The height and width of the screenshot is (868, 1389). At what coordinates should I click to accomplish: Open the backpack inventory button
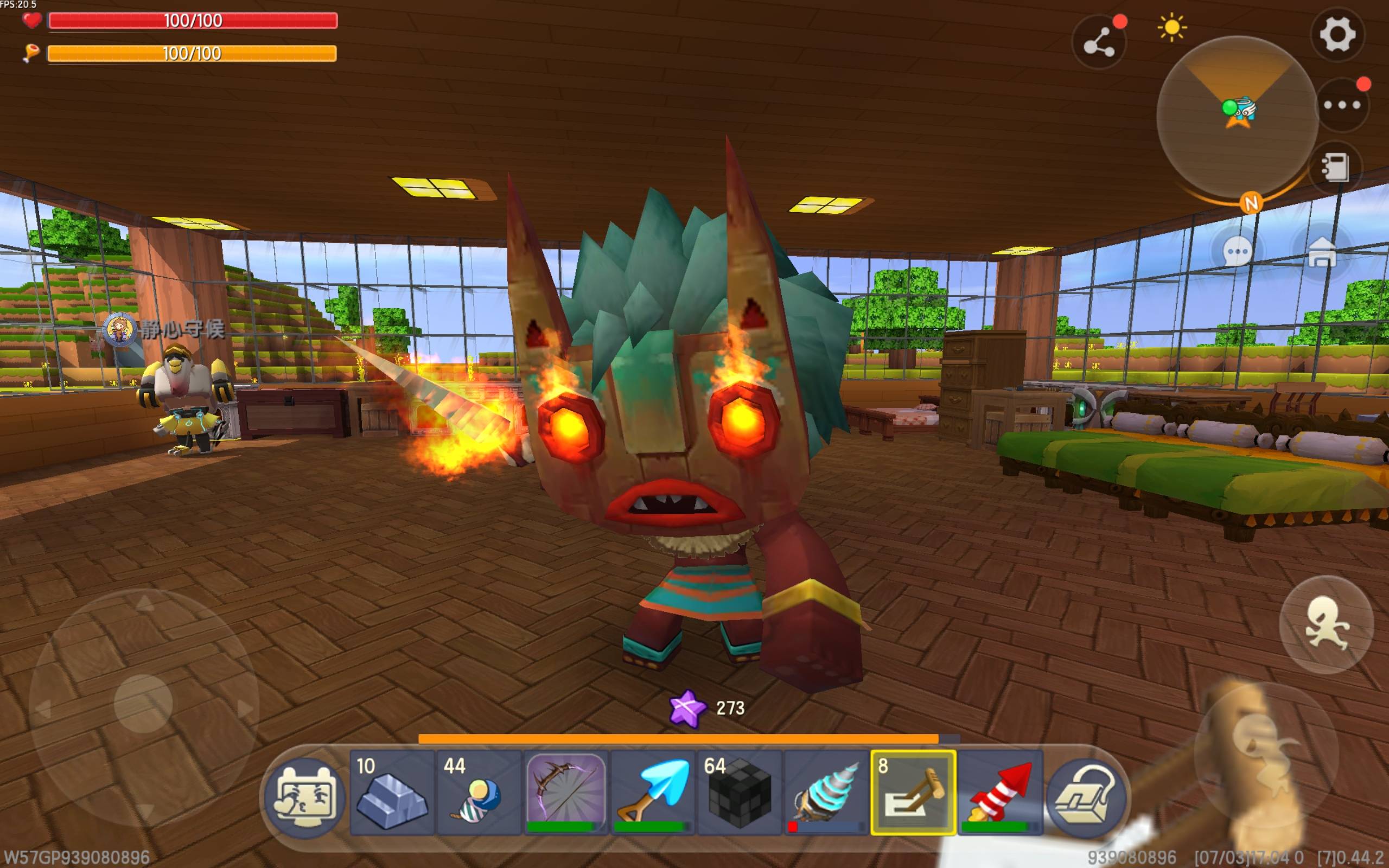(x=1085, y=797)
